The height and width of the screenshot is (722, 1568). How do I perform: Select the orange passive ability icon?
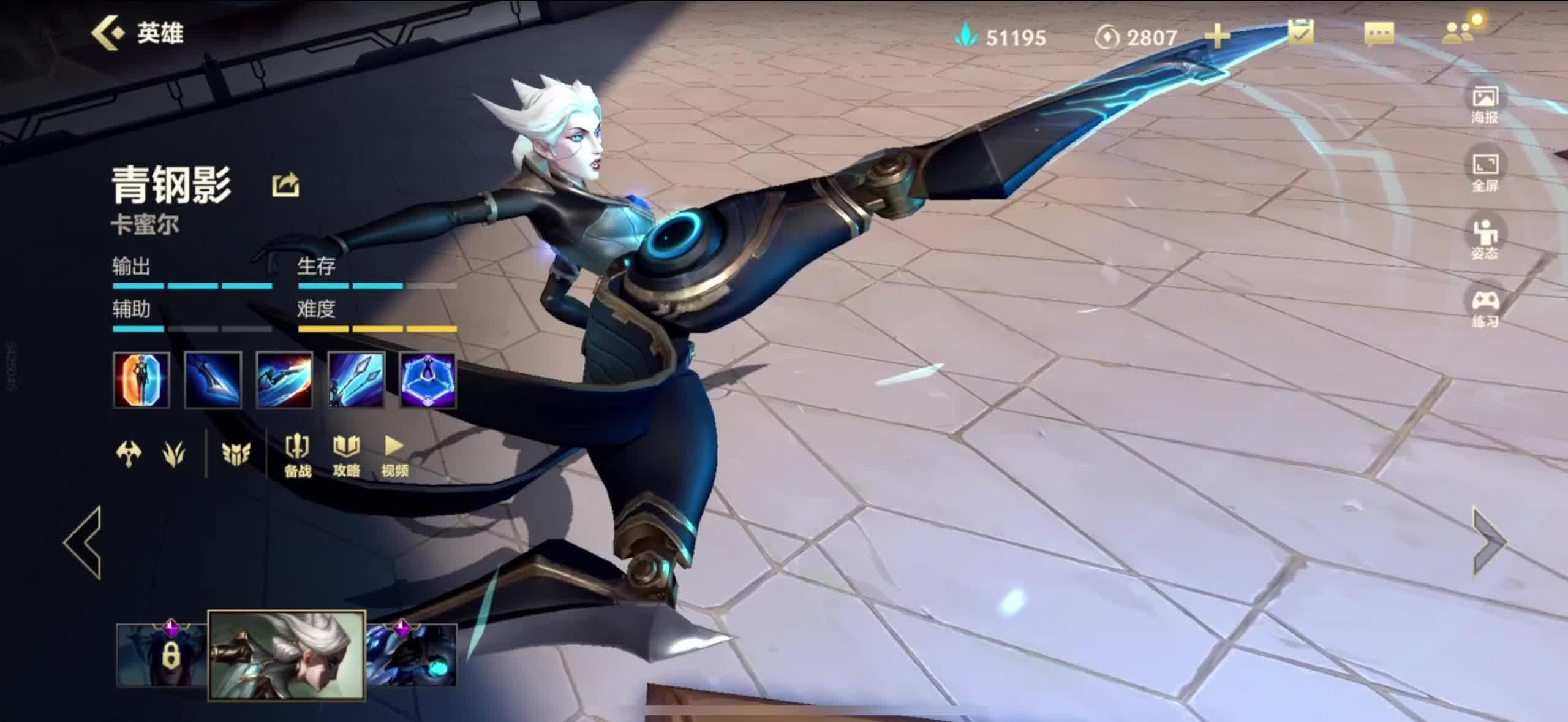click(141, 380)
